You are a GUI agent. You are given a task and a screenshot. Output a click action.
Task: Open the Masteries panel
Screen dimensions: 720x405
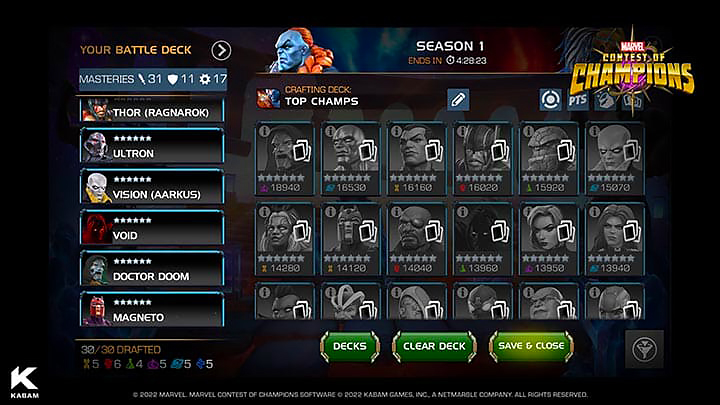153,78
